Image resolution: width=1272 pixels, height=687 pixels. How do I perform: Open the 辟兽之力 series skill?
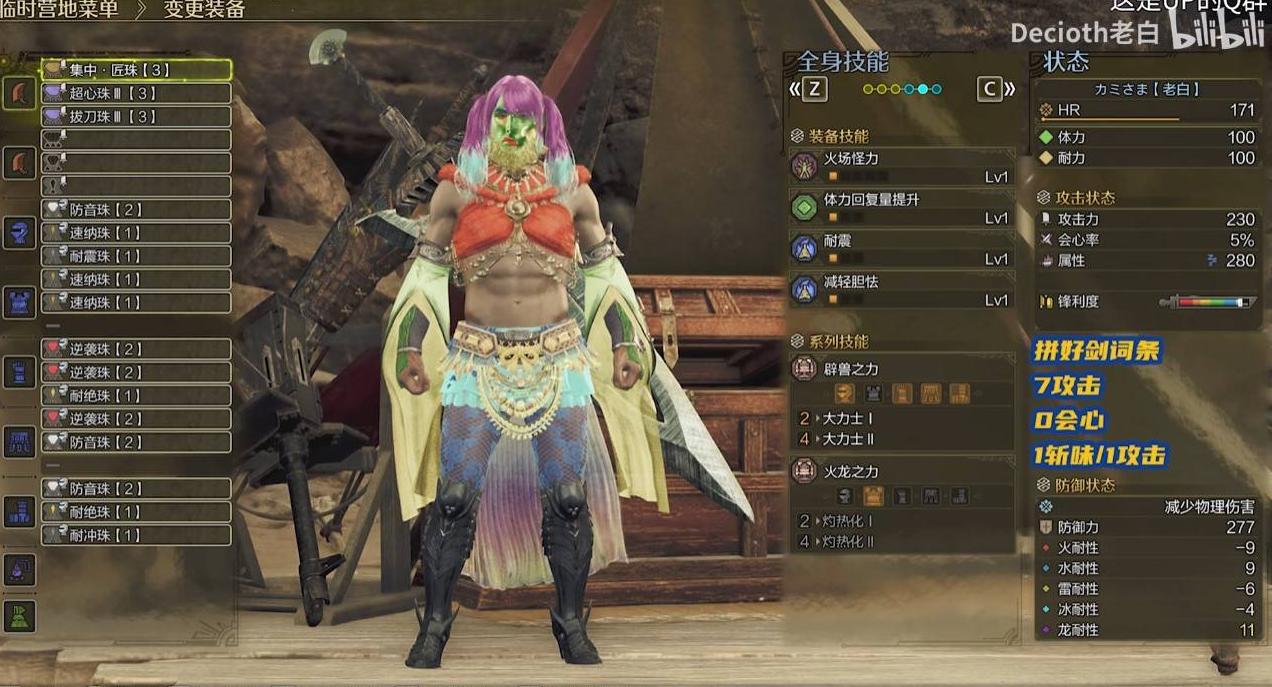coord(901,370)
